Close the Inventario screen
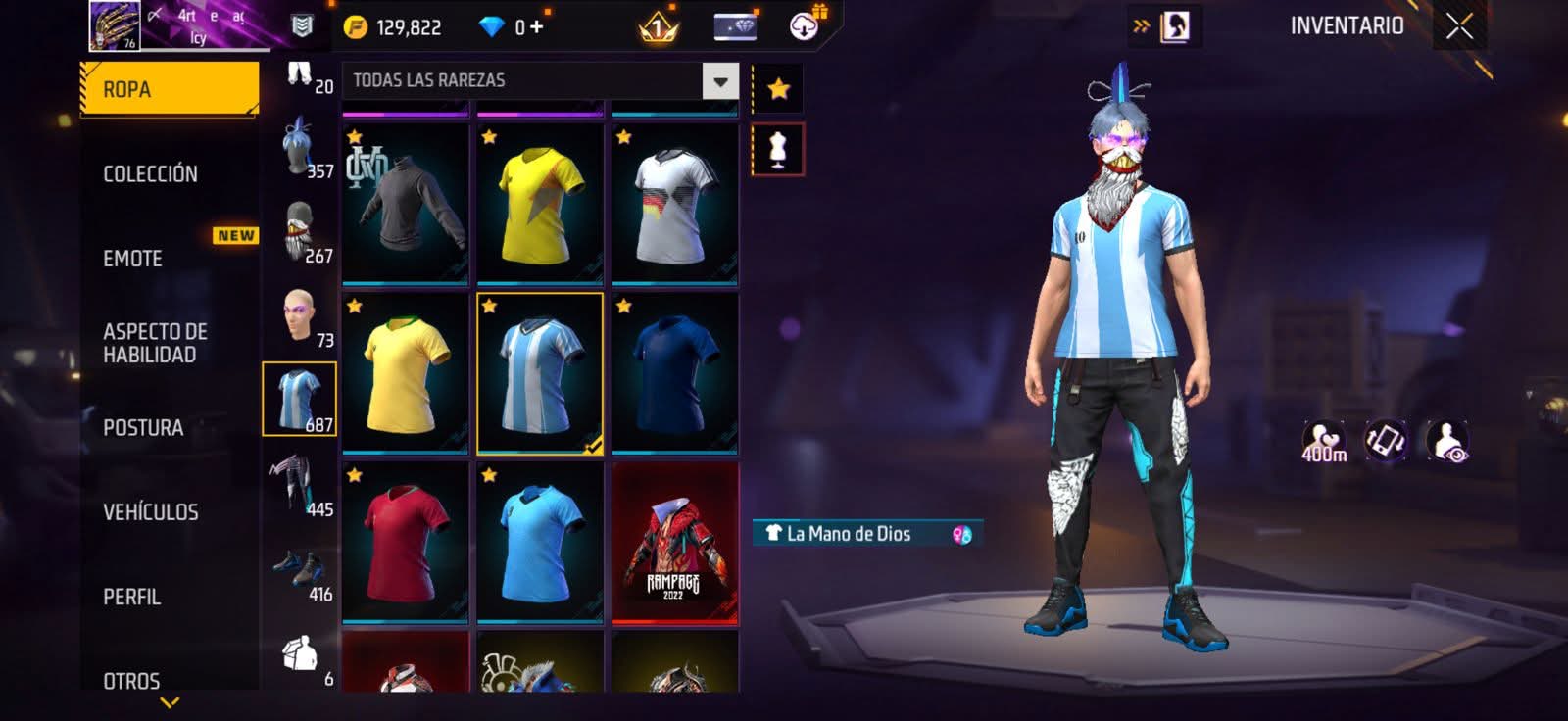Image resolution: width=1568 pixels, height=721 pixels. point(1459,26)
